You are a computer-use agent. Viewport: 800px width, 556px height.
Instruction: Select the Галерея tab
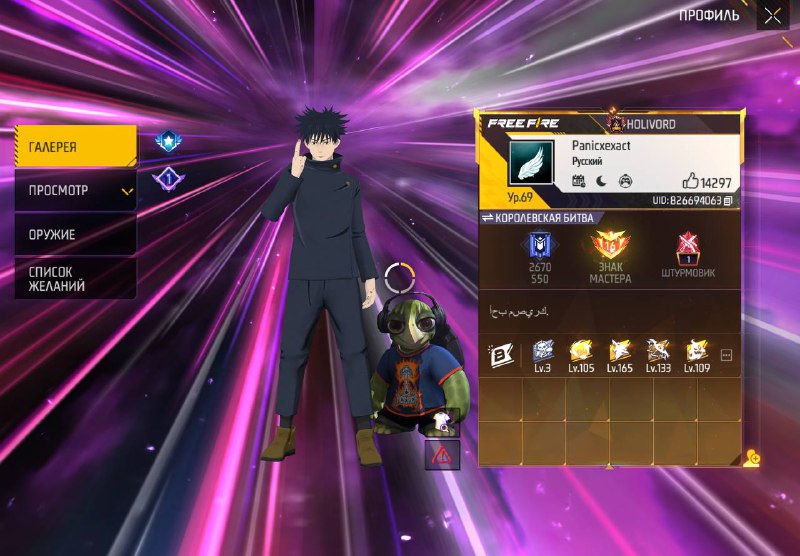76,147
